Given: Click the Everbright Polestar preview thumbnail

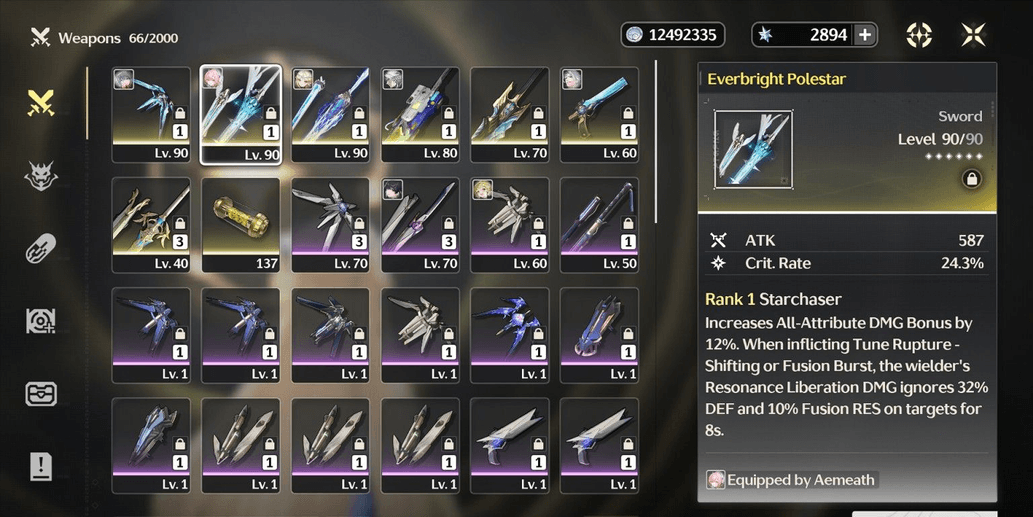Looking at the screenshot, I should (x=754, y=149).
